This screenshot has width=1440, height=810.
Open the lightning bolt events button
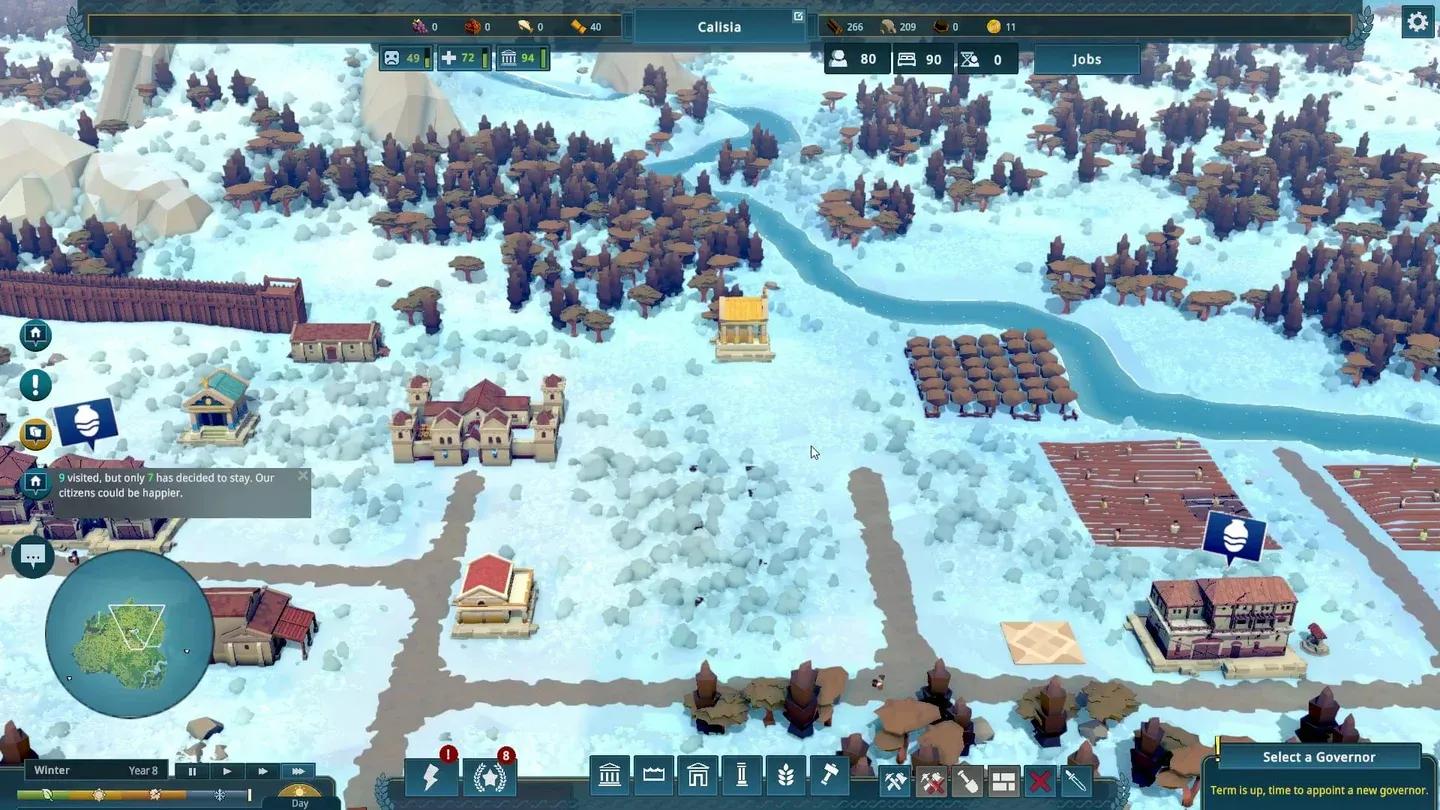point(431,777)
